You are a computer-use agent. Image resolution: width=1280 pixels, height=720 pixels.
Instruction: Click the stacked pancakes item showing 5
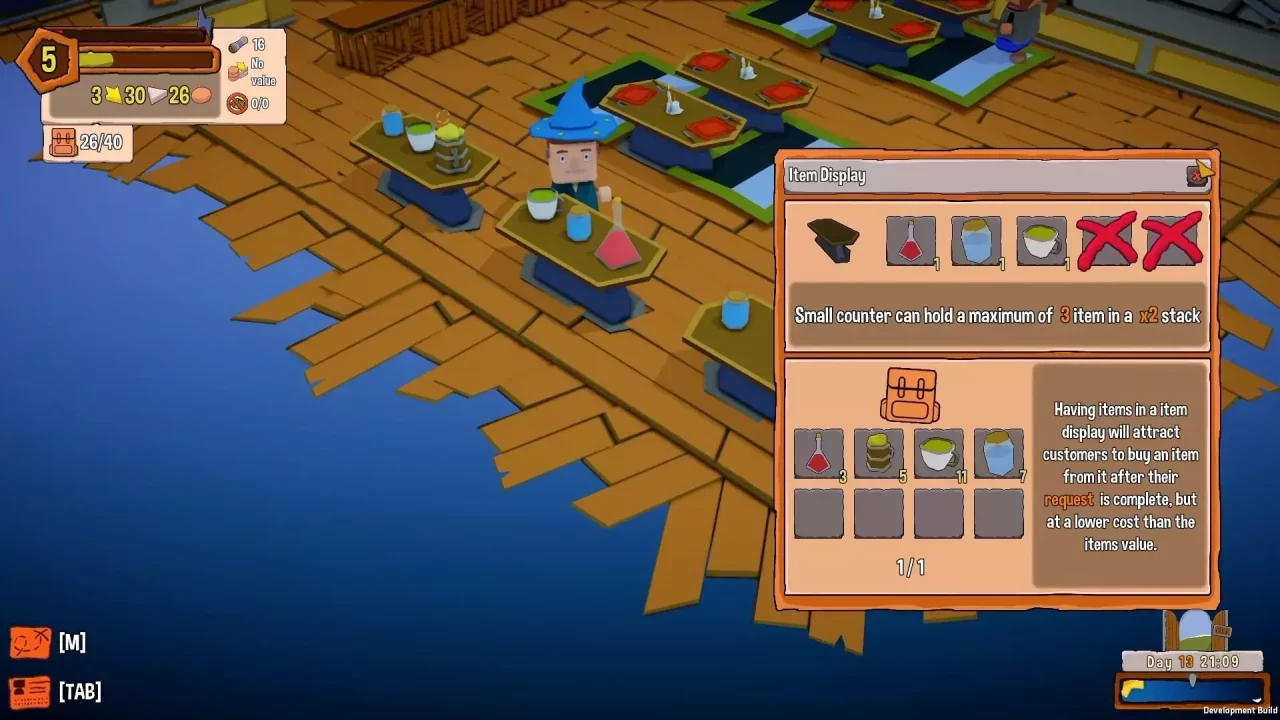(878, 455)
